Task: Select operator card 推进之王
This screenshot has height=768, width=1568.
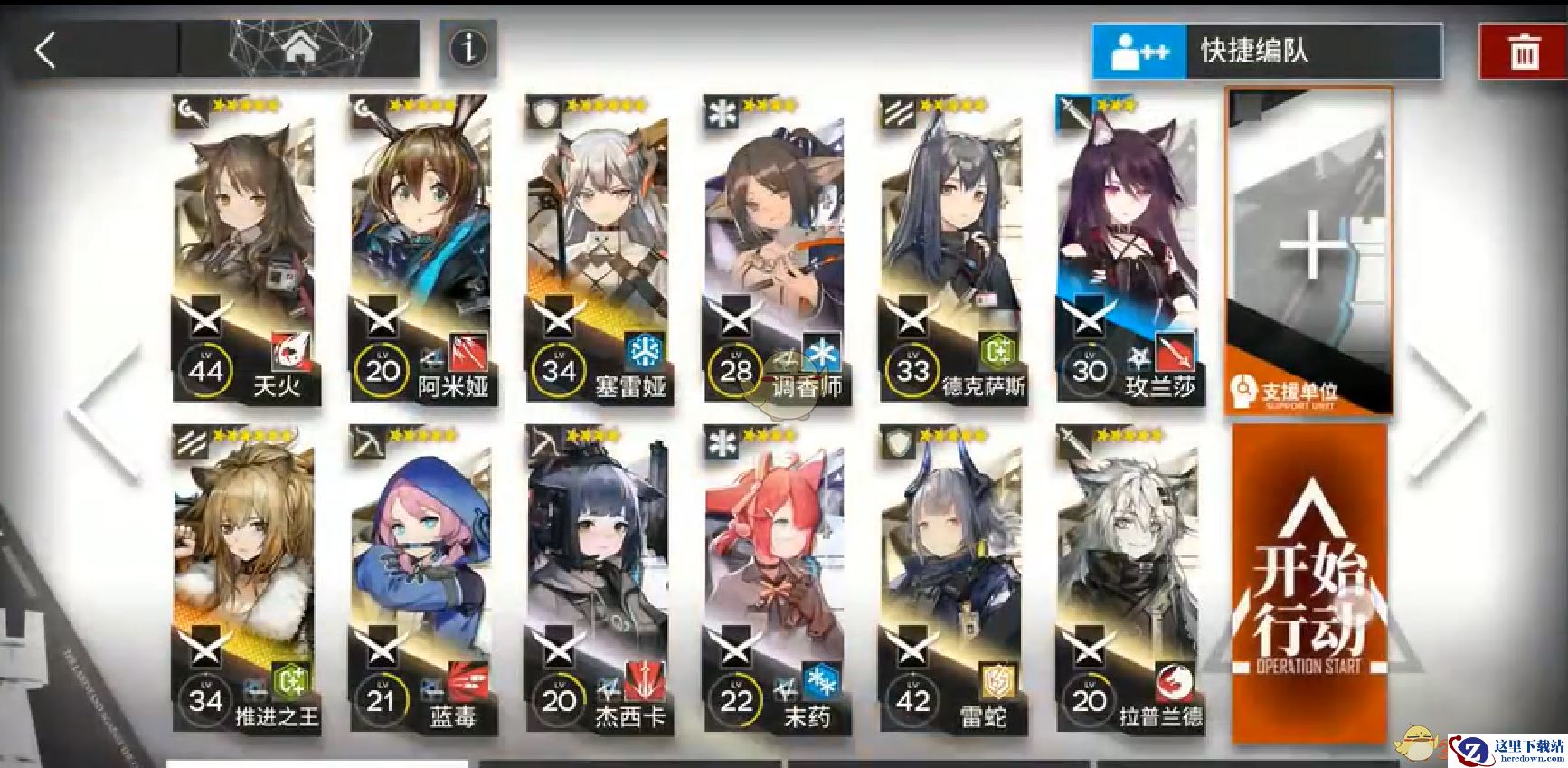Action: click(x=244, y=579)
